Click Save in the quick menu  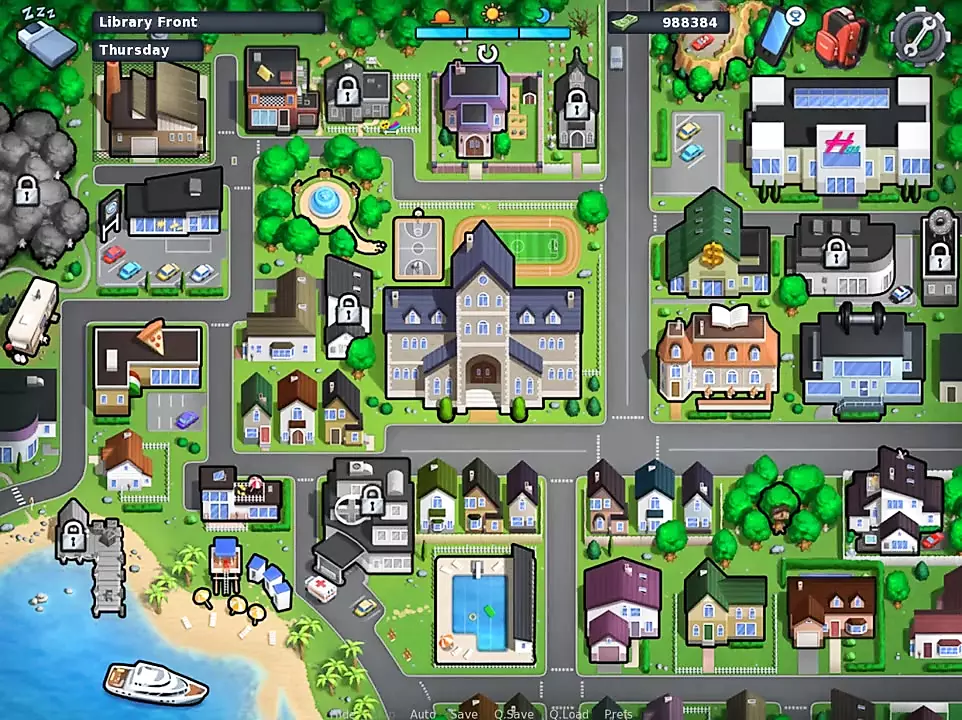[x=464, y=713]
